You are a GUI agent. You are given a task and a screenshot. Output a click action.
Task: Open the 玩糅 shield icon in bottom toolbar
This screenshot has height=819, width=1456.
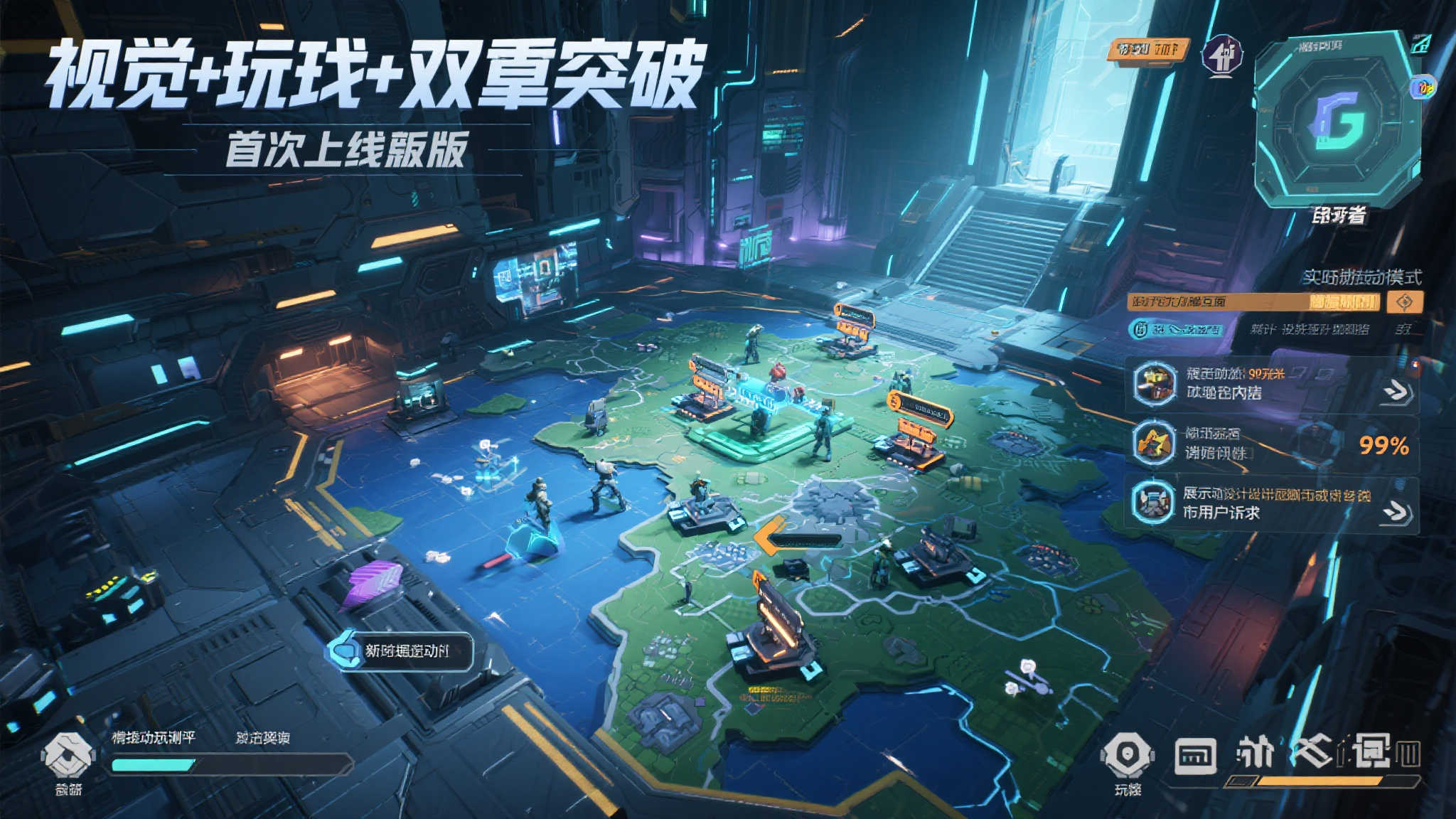pyautogui.click(x=1127, y=752)
